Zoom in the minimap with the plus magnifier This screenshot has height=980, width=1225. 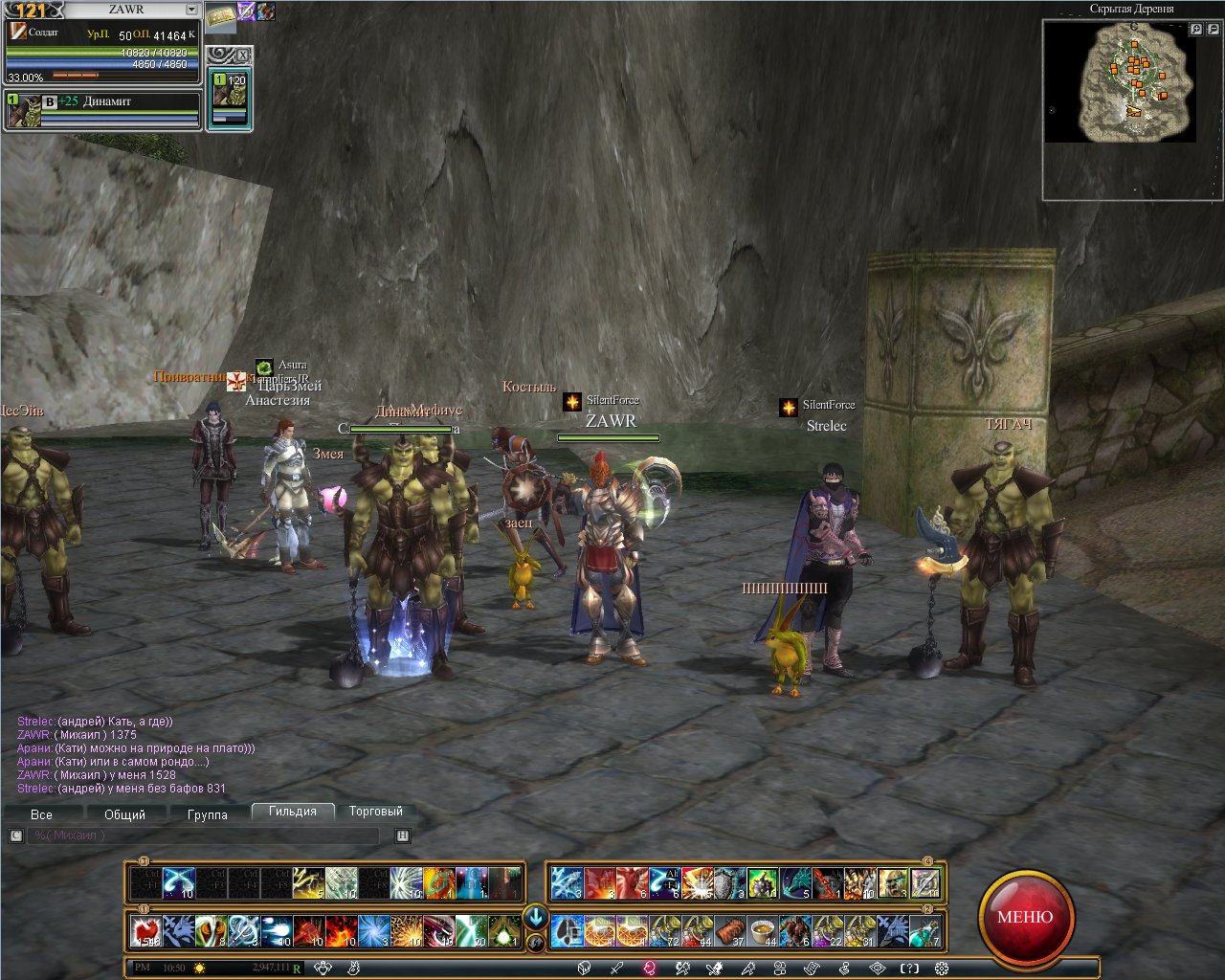tap(1195, 30)
